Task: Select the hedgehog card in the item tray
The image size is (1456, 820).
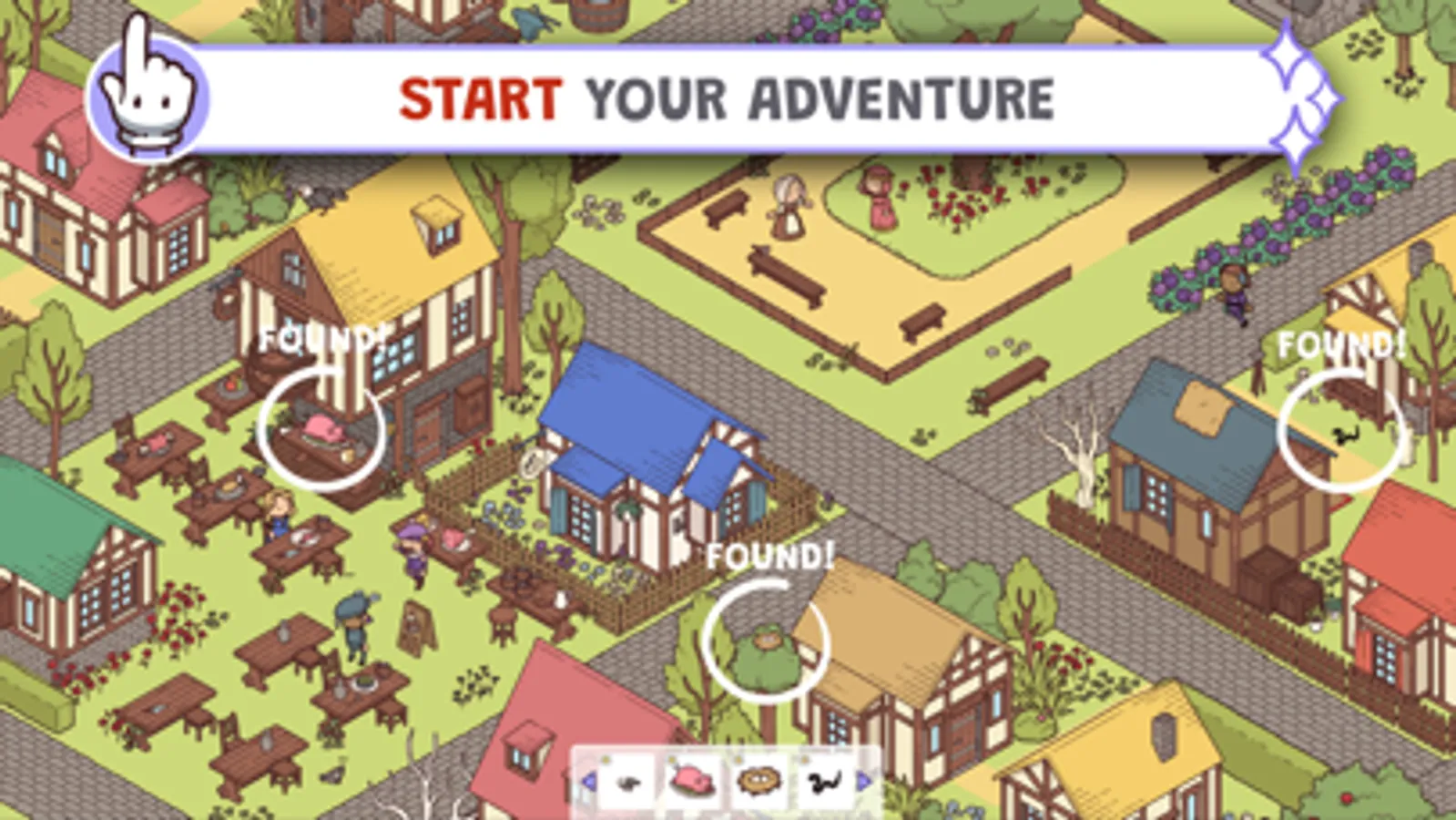Action: pos(759,781)
